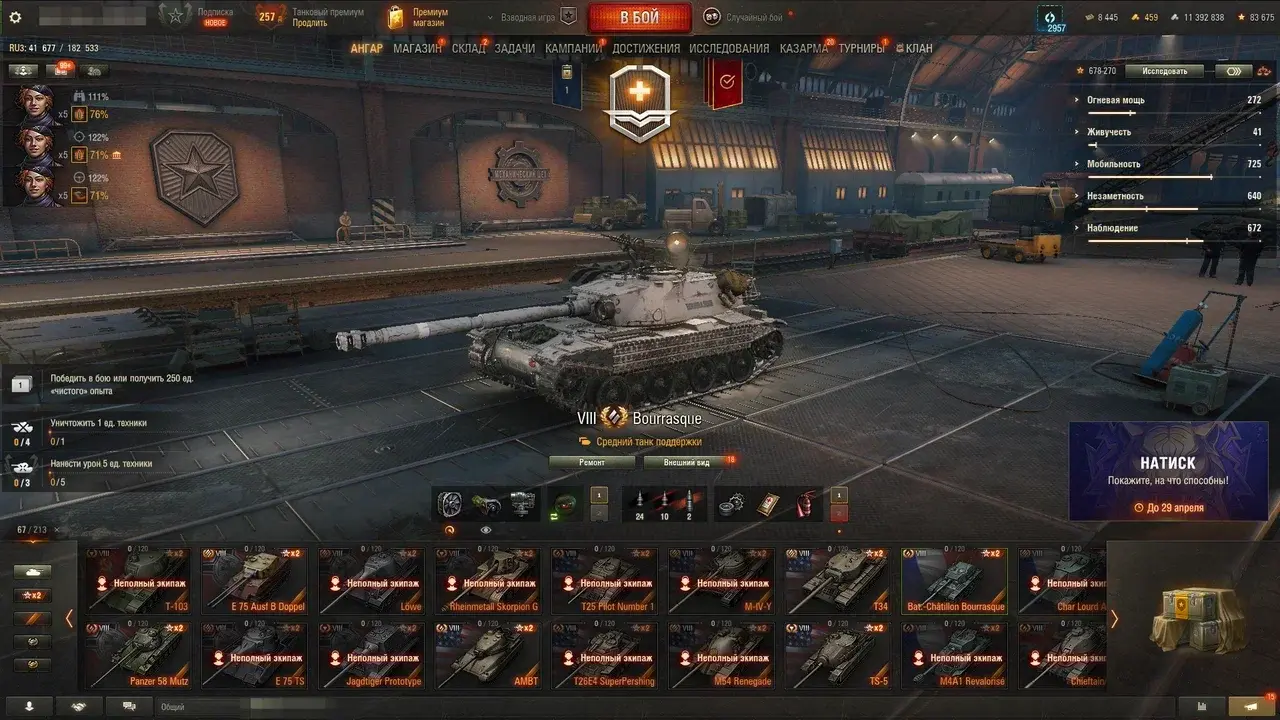Switch to the ИССЛЕДОВАНИЯ tab
This screenshot has height=720, width=1280.
[729, 48]
